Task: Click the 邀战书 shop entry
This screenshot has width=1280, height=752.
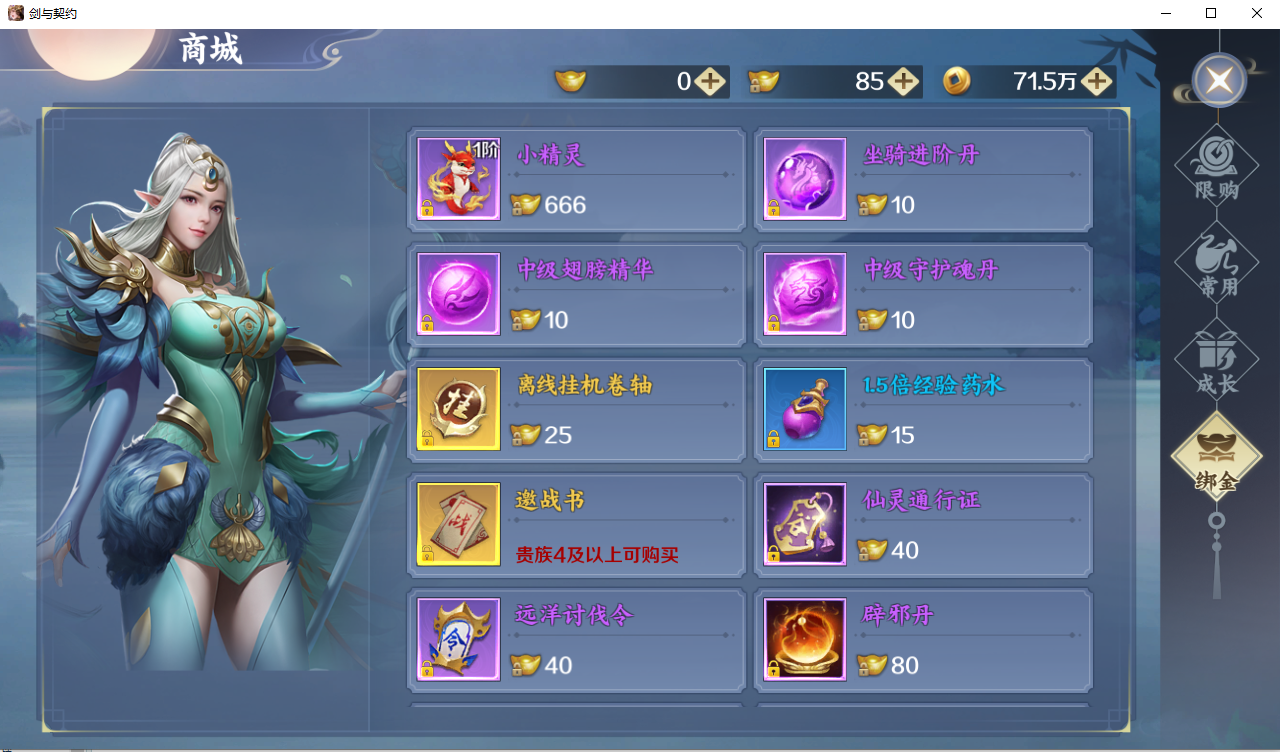Action: tap(576, 525)
